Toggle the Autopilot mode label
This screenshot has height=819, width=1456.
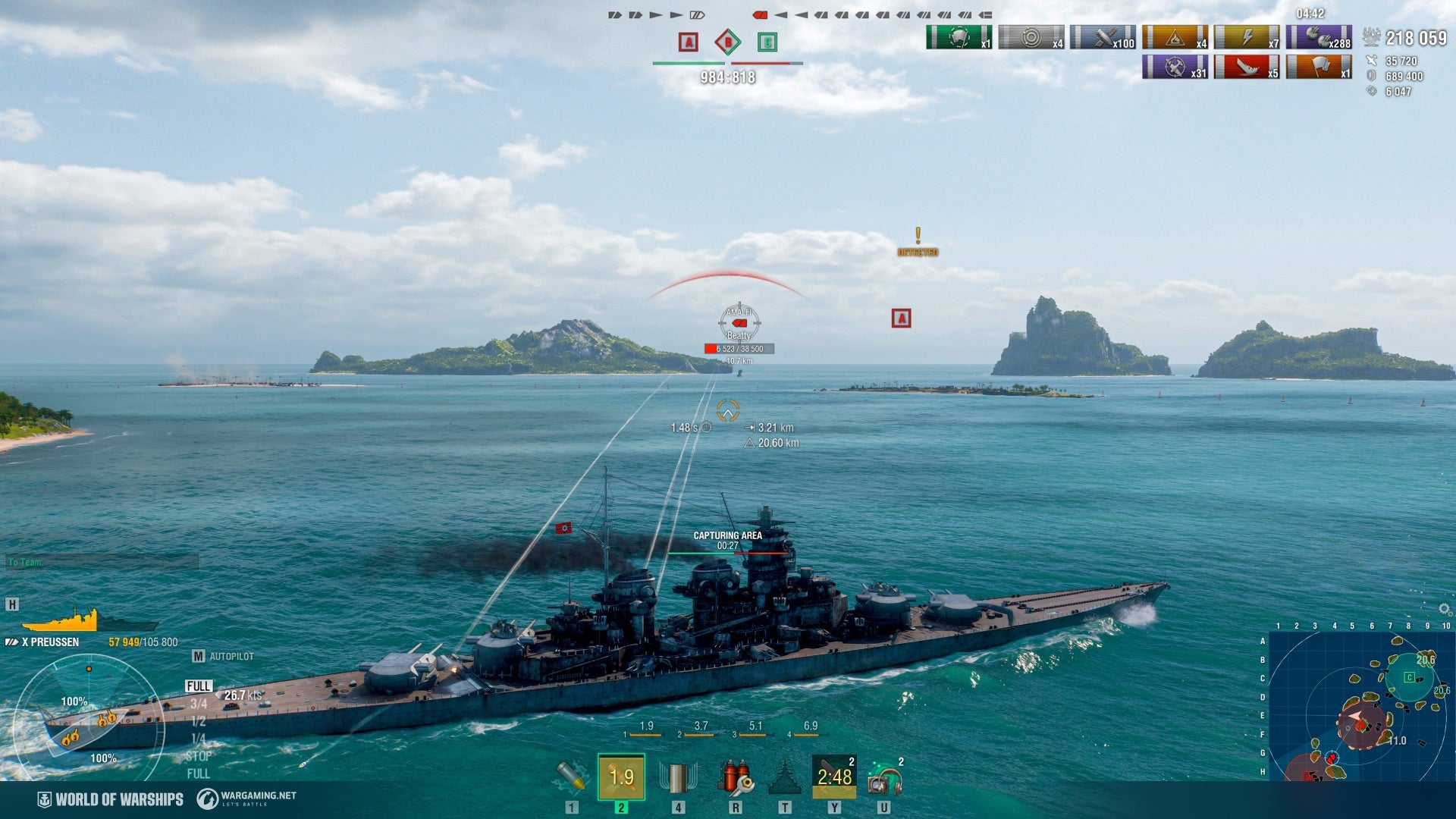click(x=231, y=657)
